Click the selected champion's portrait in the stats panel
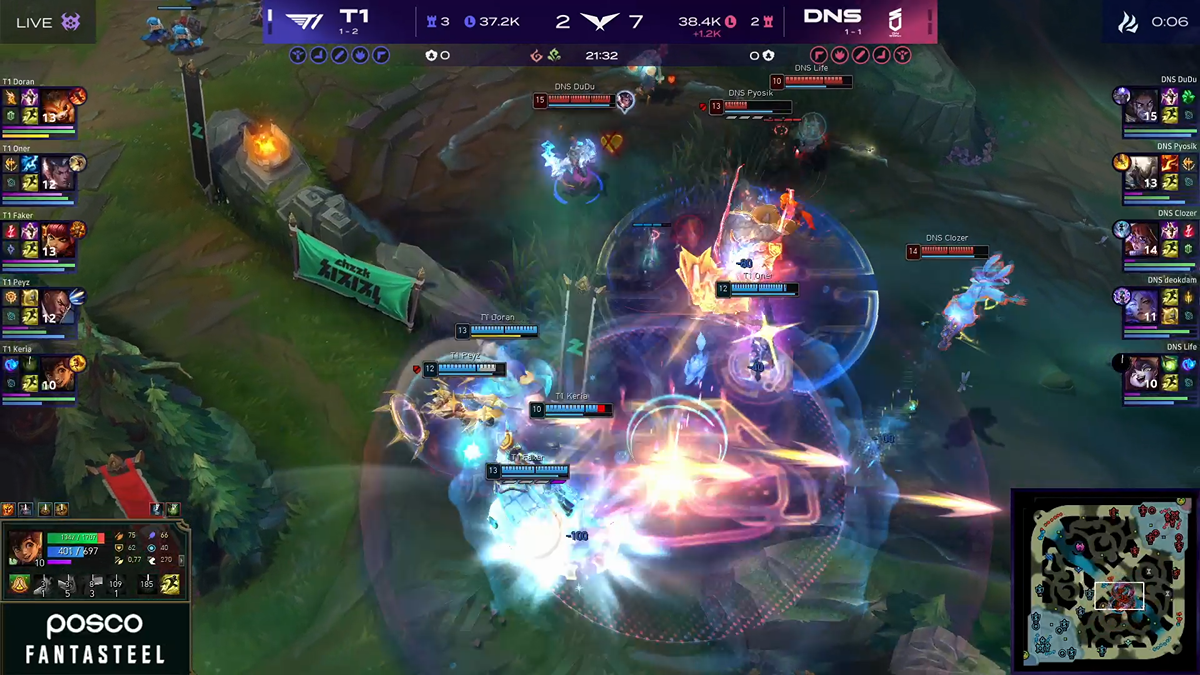1200x675 pixels. point(24,548)
